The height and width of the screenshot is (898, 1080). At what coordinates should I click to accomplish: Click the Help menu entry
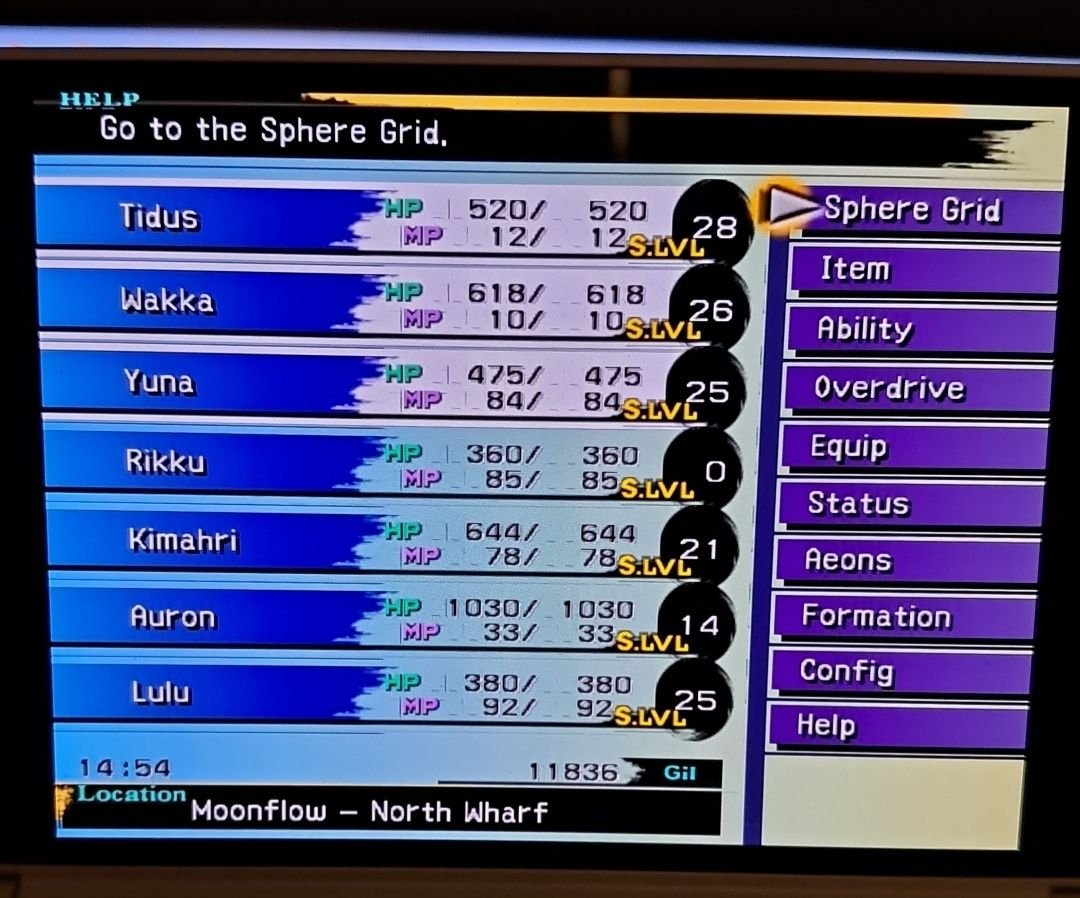(x=895, y=725)
